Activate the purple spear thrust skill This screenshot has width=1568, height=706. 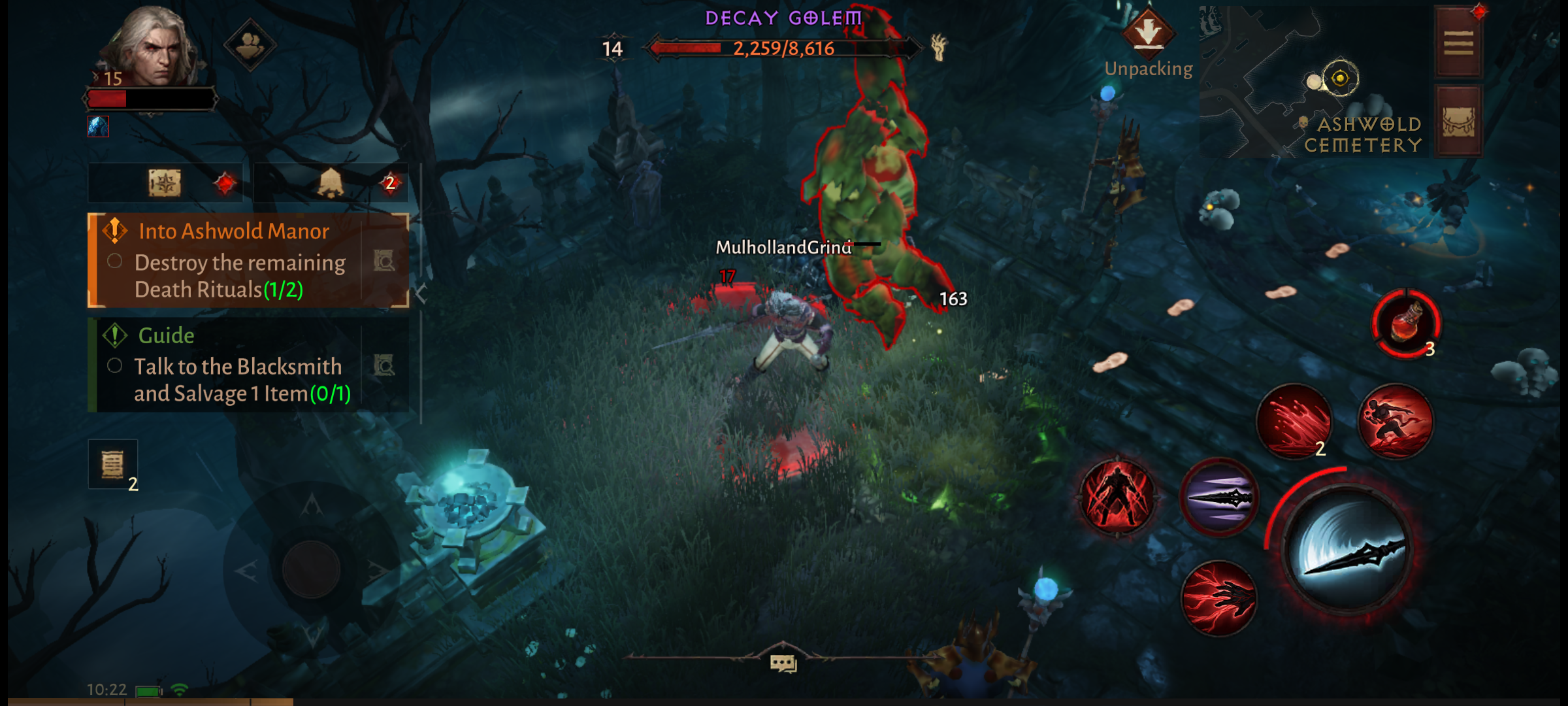(x=1218, y=498)
